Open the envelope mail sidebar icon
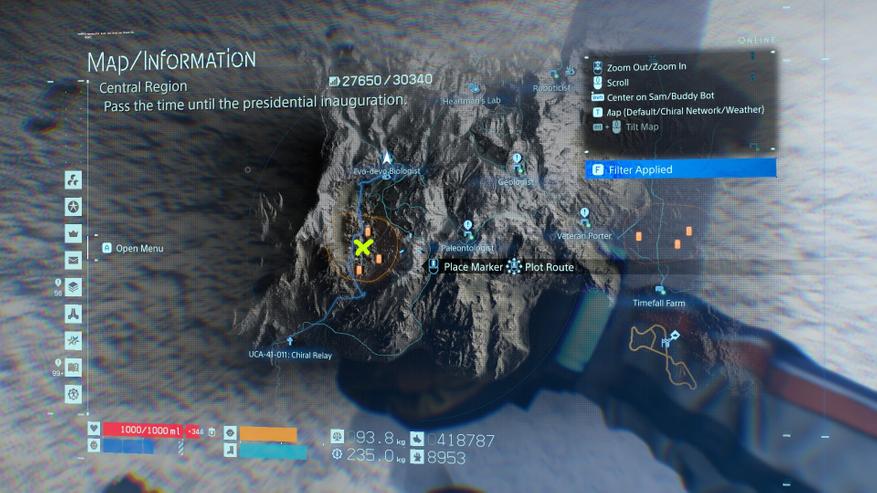Image resolution: width=877 pixels, height=493 pixels. (x=73, y=260)
